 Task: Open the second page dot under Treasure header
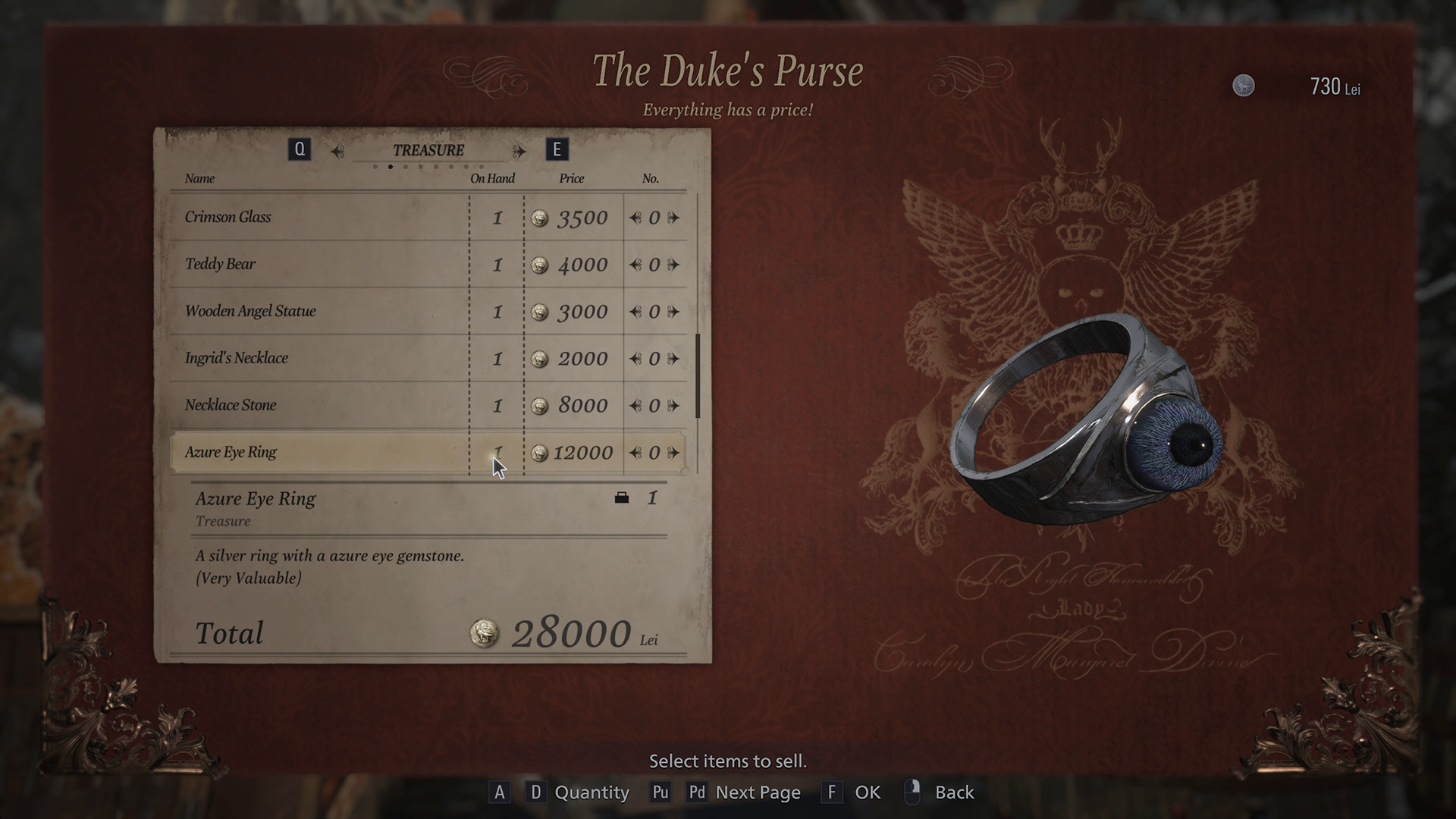click(391, 166)
